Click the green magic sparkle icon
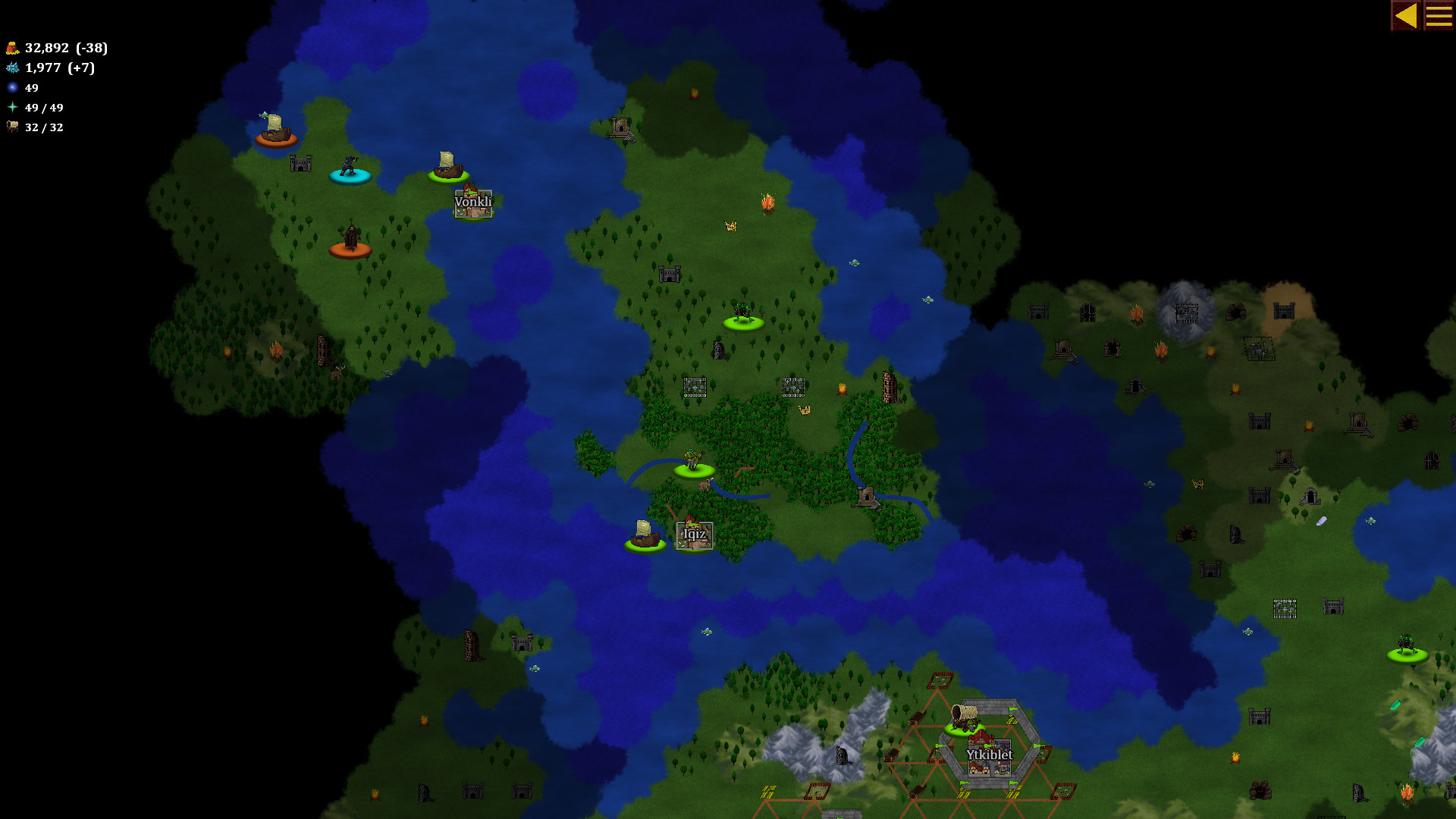The width and height of the screenshot is (1456, 819). click(11, 108)
